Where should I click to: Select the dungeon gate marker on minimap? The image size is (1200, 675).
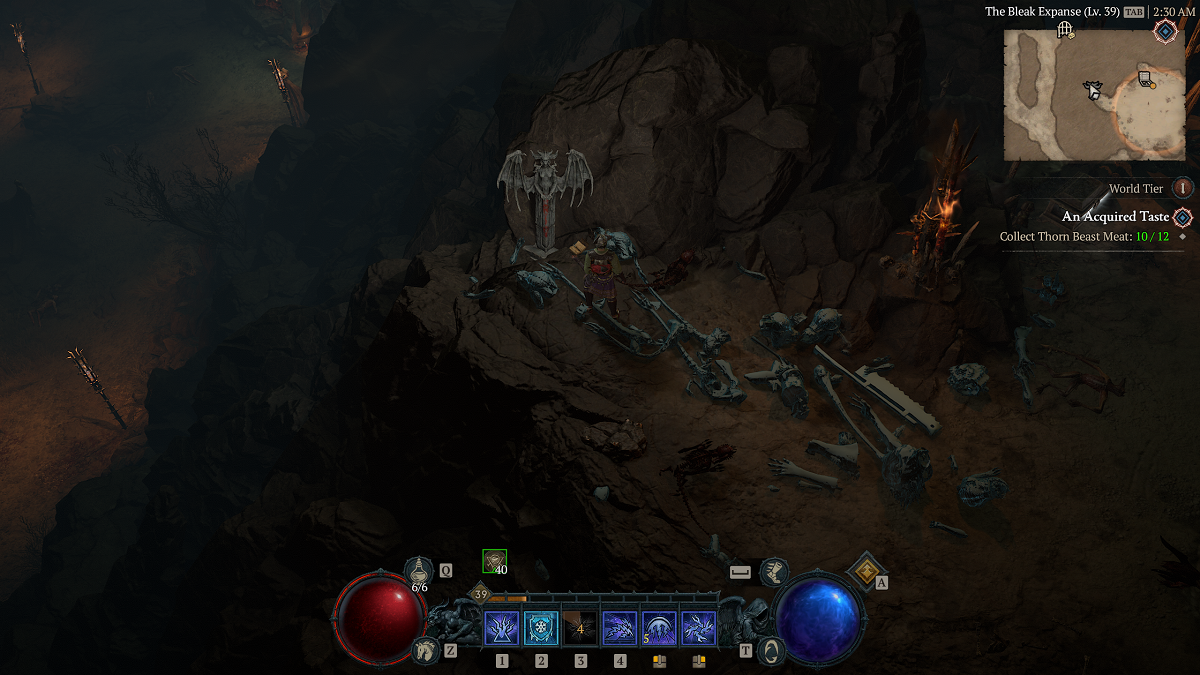[1064, 30]
